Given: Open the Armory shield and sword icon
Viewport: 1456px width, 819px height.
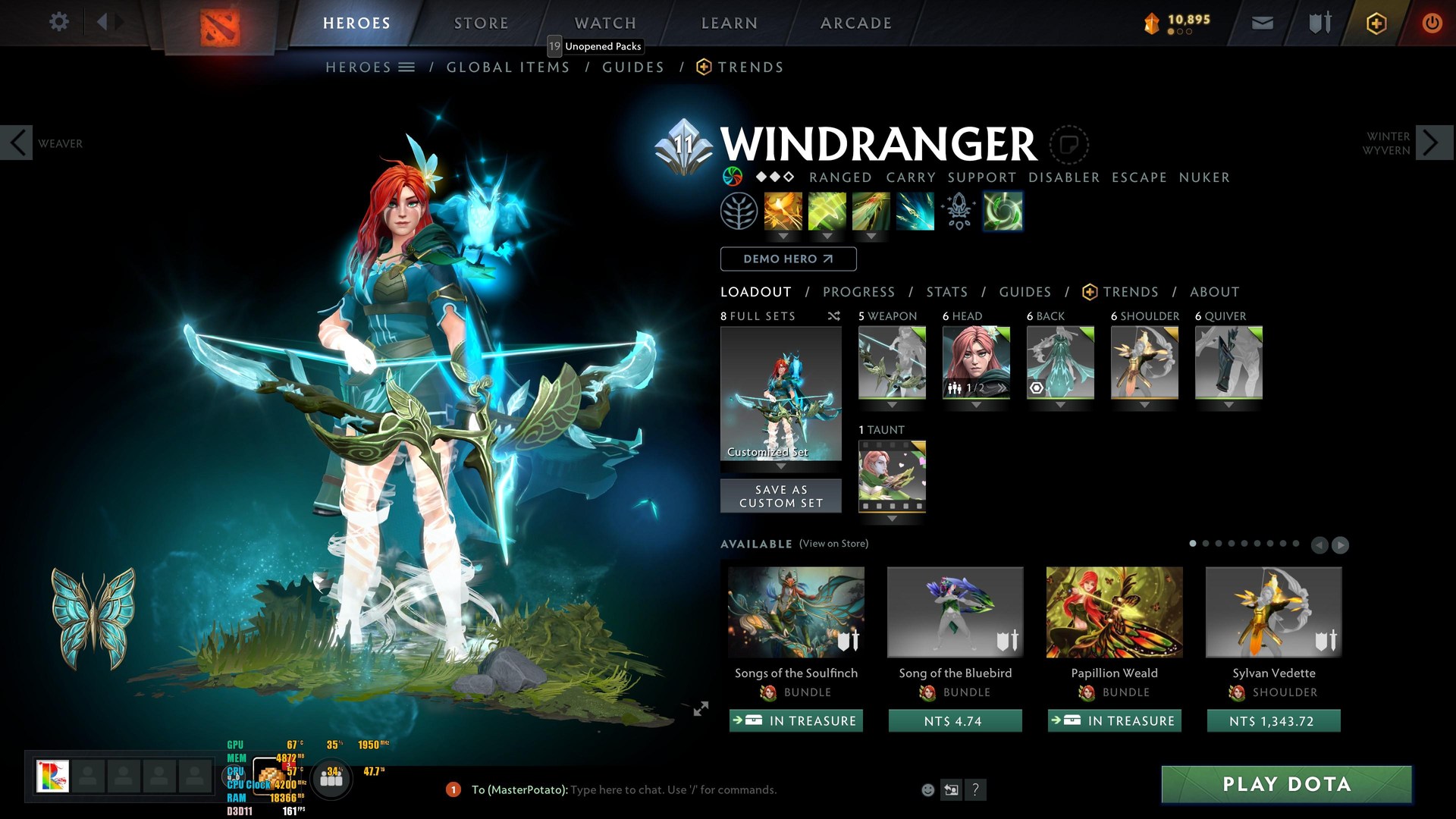Looking at the screenshot, I should (x=1319, y=23).
